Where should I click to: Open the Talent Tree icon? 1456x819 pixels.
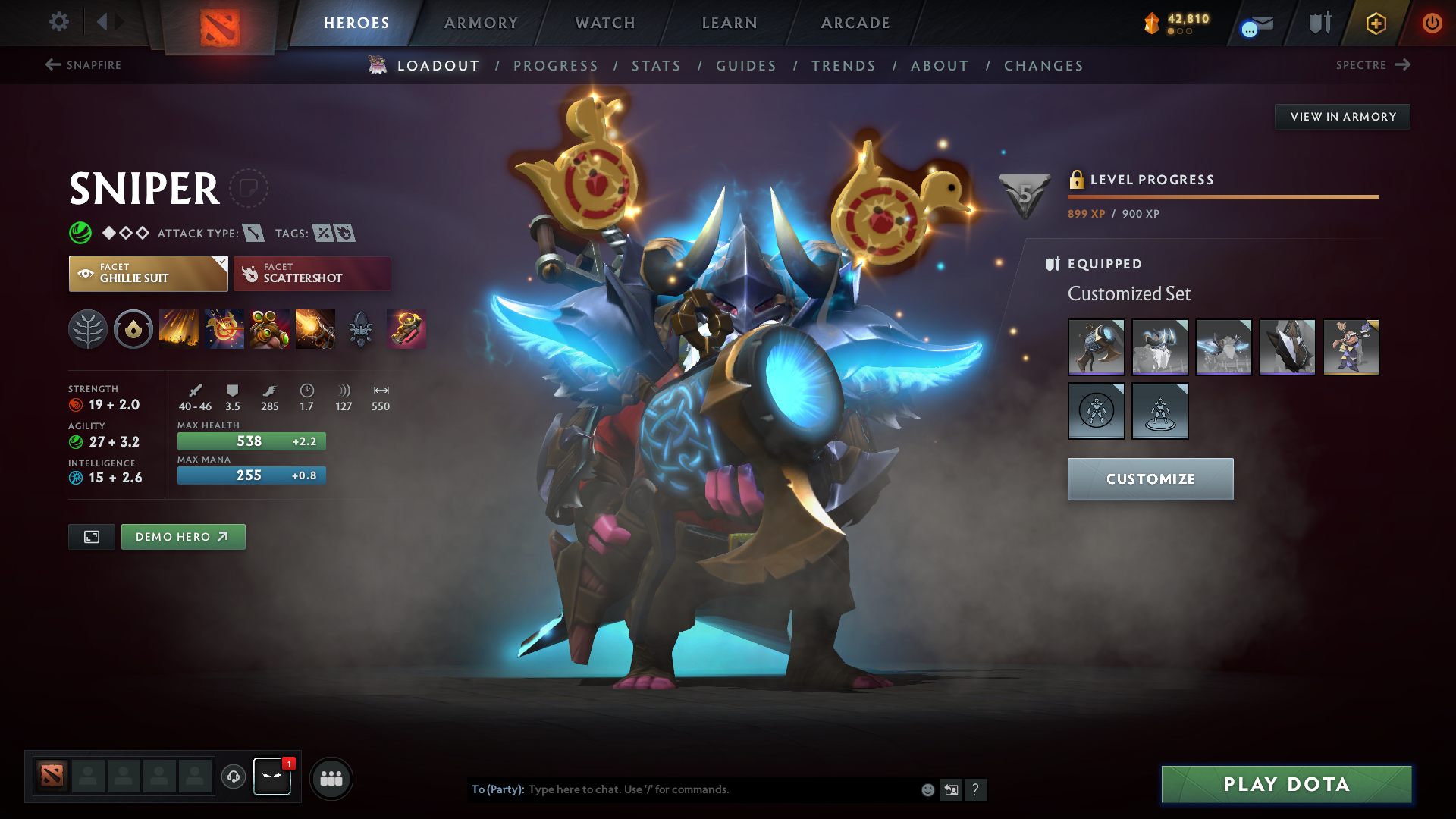(x=88, y=329)
